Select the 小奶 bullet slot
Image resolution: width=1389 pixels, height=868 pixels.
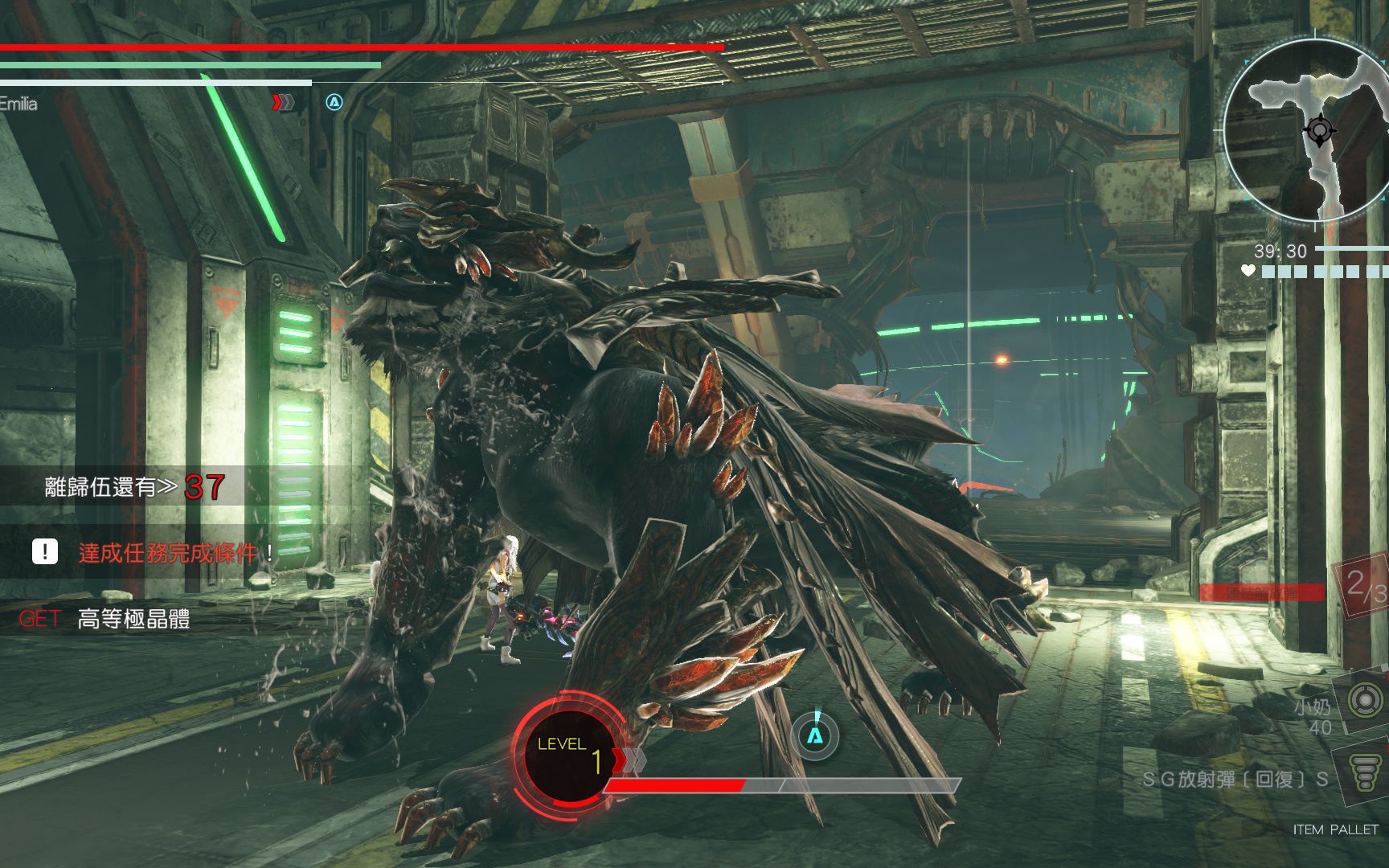(x=1364, y=701)
